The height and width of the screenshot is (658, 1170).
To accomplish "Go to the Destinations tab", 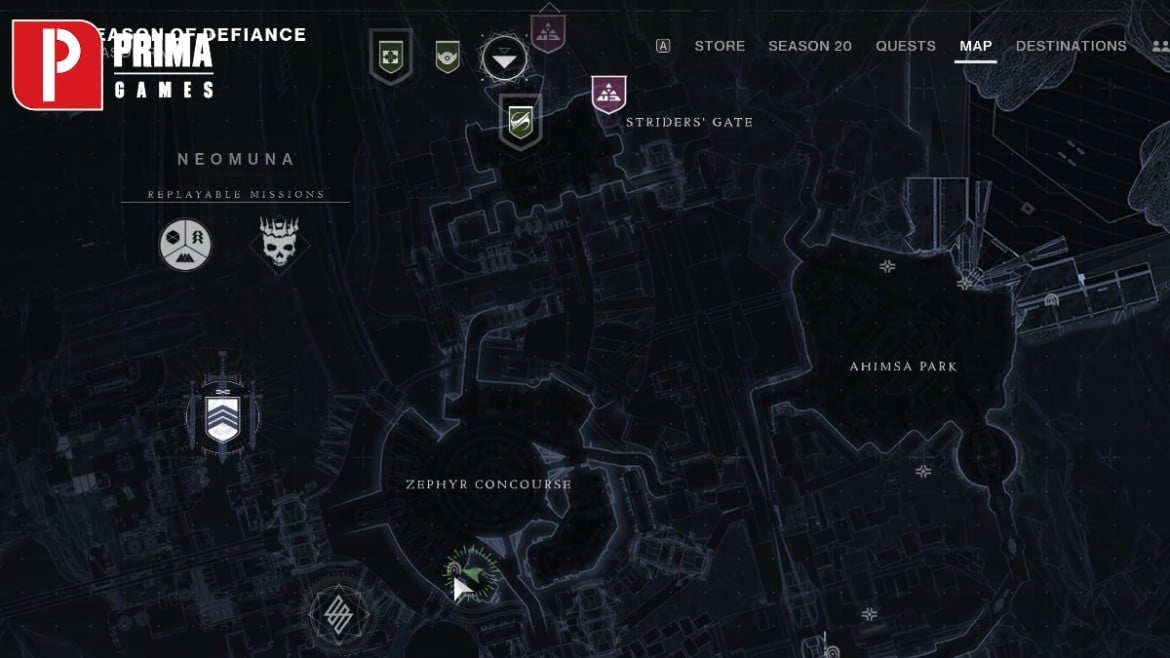I will pyautogui.click(x=1071, y=46).
